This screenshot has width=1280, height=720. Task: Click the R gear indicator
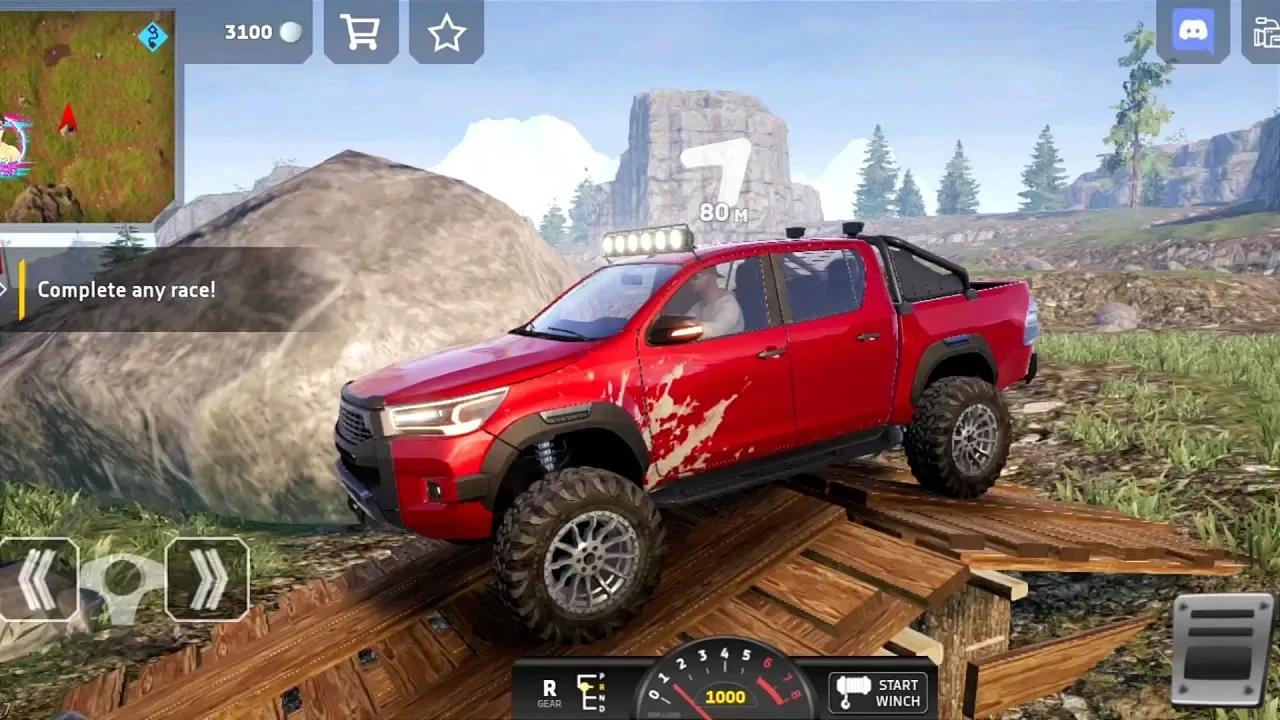pos(549,688)
